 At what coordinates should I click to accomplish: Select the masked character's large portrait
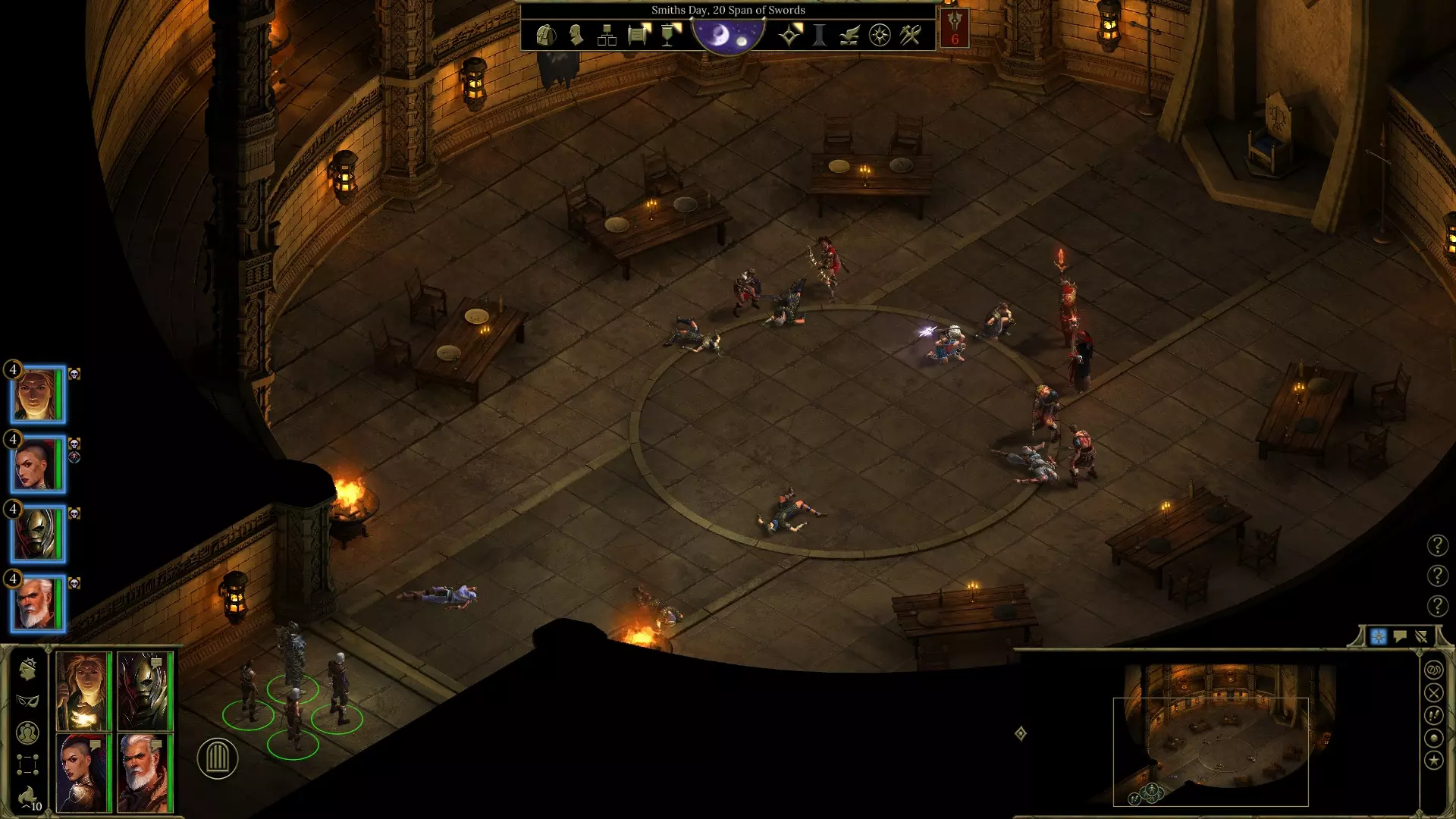click(x=145, y=691)
